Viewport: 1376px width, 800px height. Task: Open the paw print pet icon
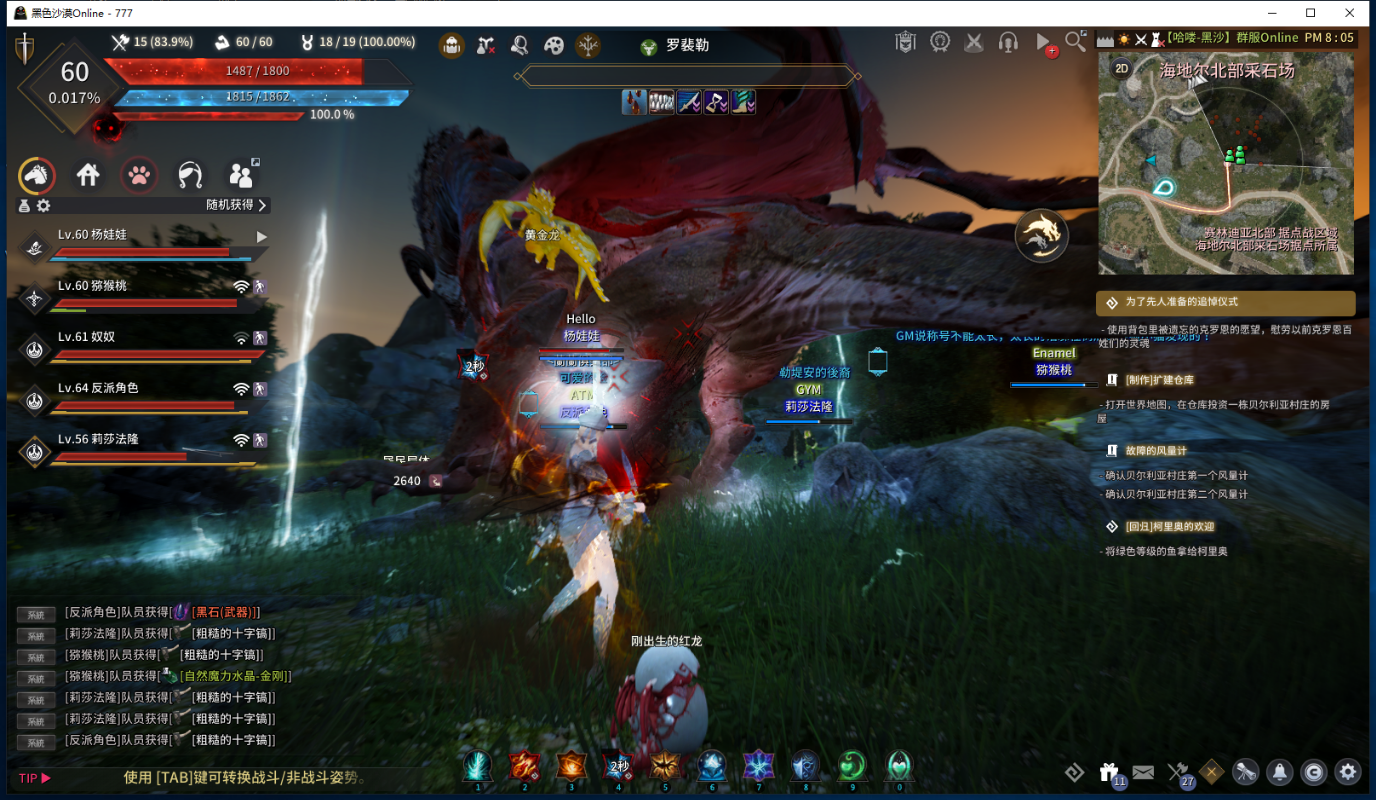point(140,176)
